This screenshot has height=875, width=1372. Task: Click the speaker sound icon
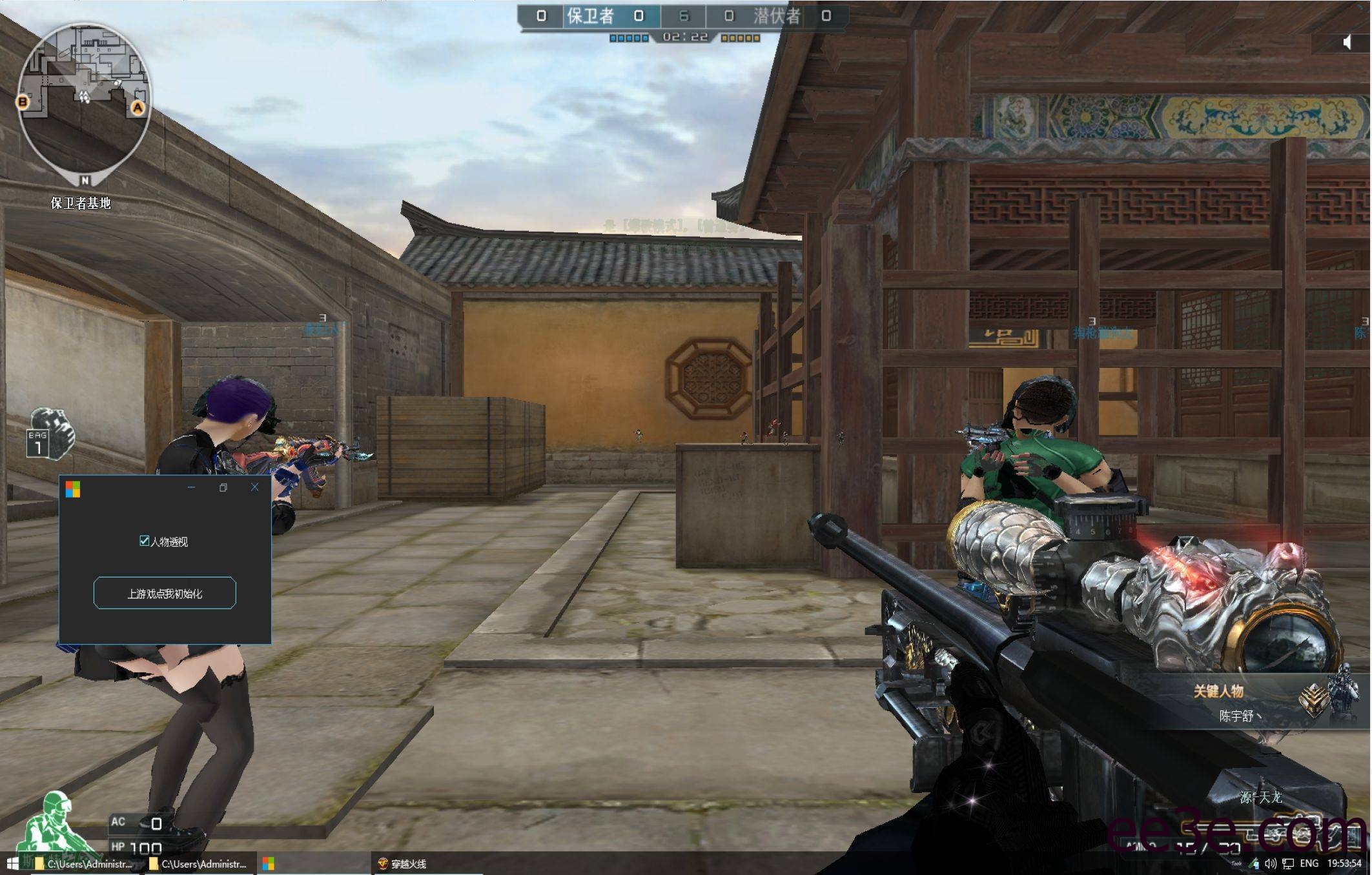[x=1347, y=42]
